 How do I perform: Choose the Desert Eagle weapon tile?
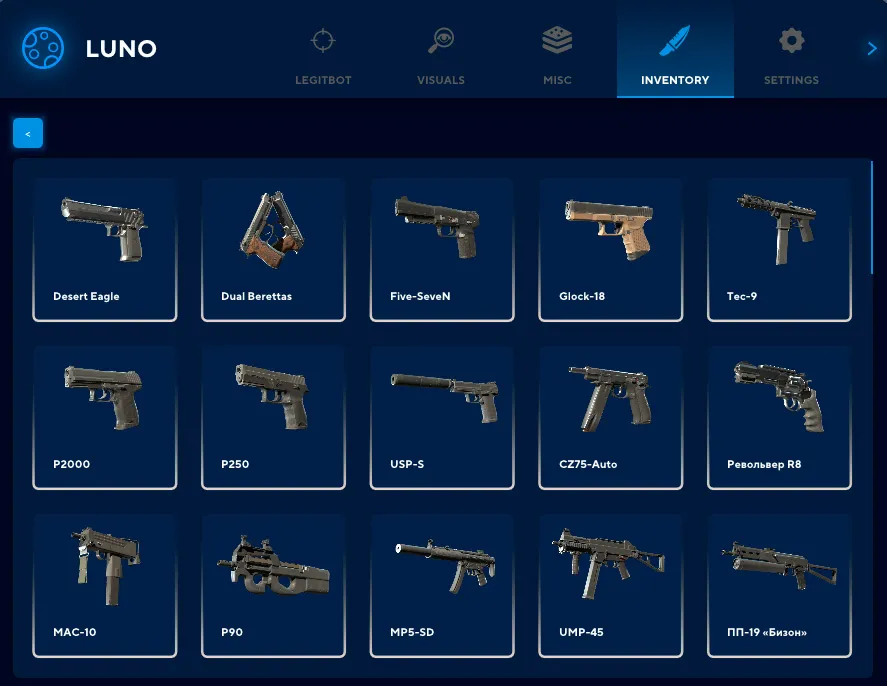pyautogui.click(x=105, y=250)
